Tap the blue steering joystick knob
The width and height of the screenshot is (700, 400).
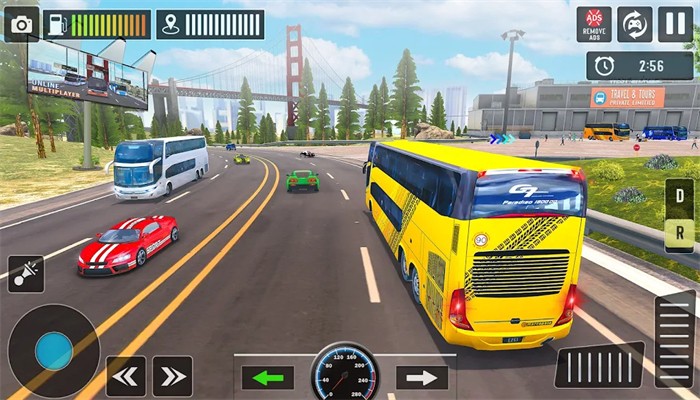[53, 351]
